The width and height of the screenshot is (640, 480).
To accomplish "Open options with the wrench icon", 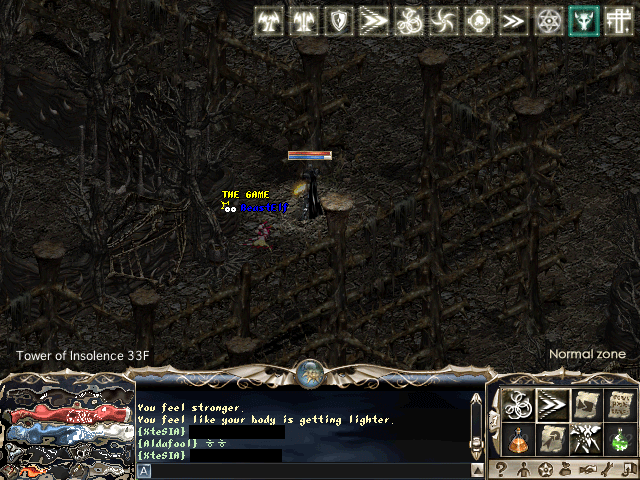I will tap(608, 470).
